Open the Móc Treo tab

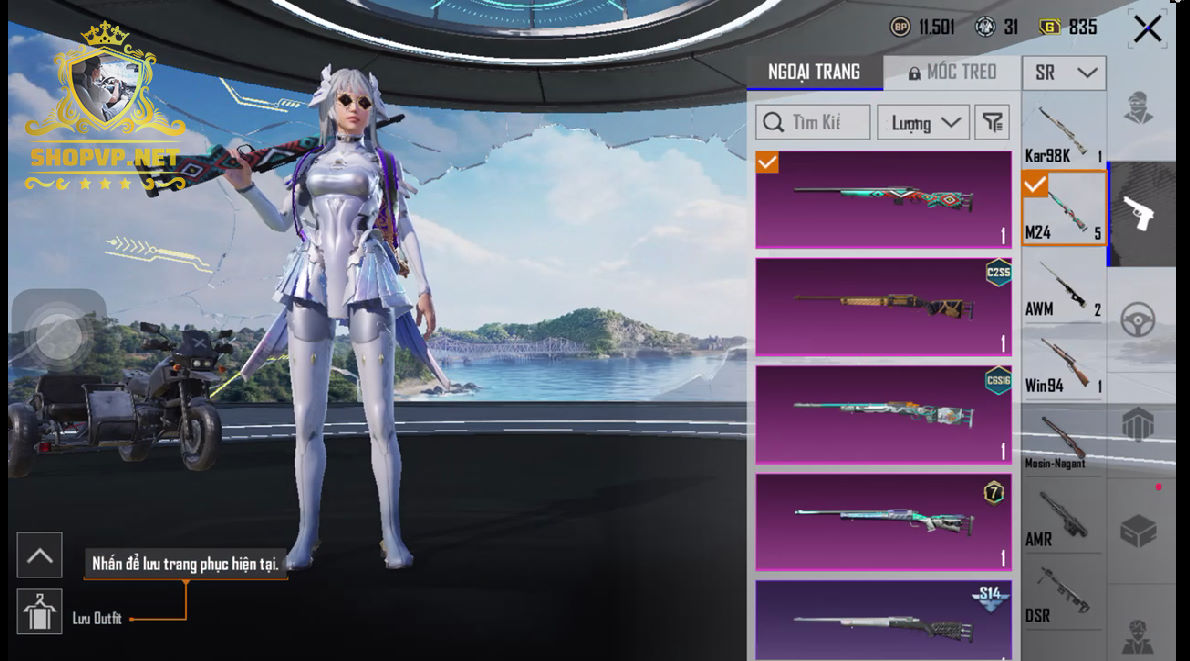[952, 72]
